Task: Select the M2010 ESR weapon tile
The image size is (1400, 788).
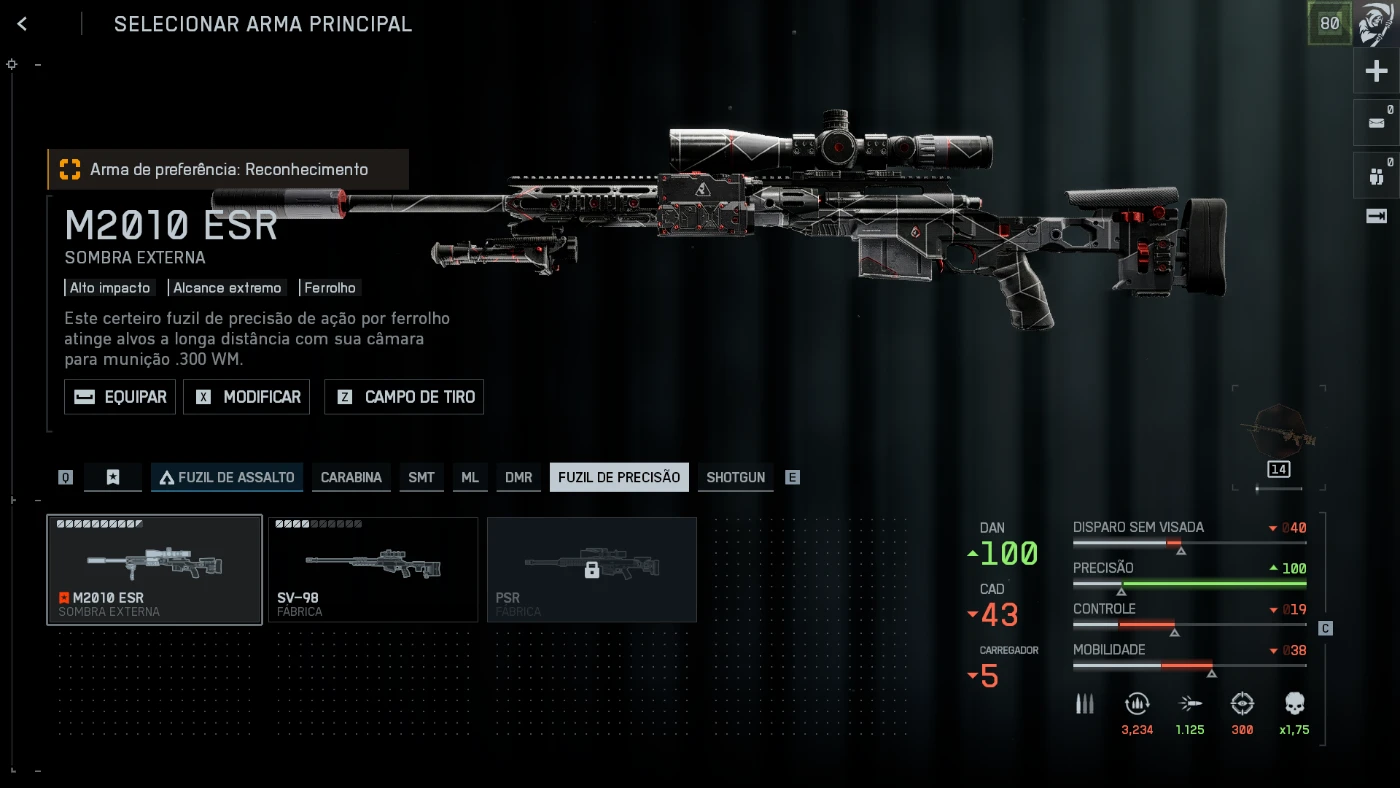Action: pos(155,570)
